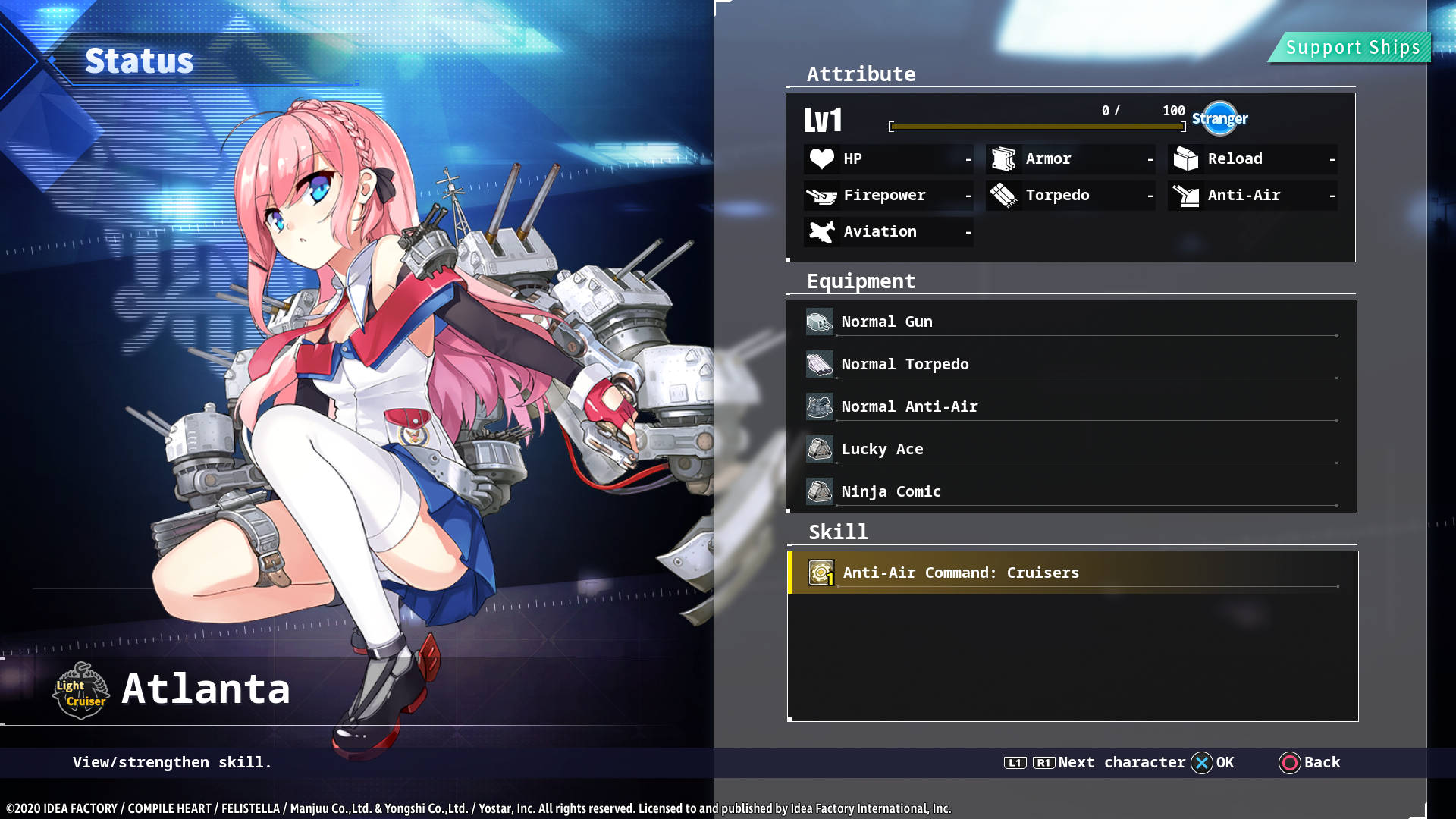View the Anti-Air Command: Cruisers skill
Image resolution: width=1456 pixels, height=819 pixels.
1069,573
